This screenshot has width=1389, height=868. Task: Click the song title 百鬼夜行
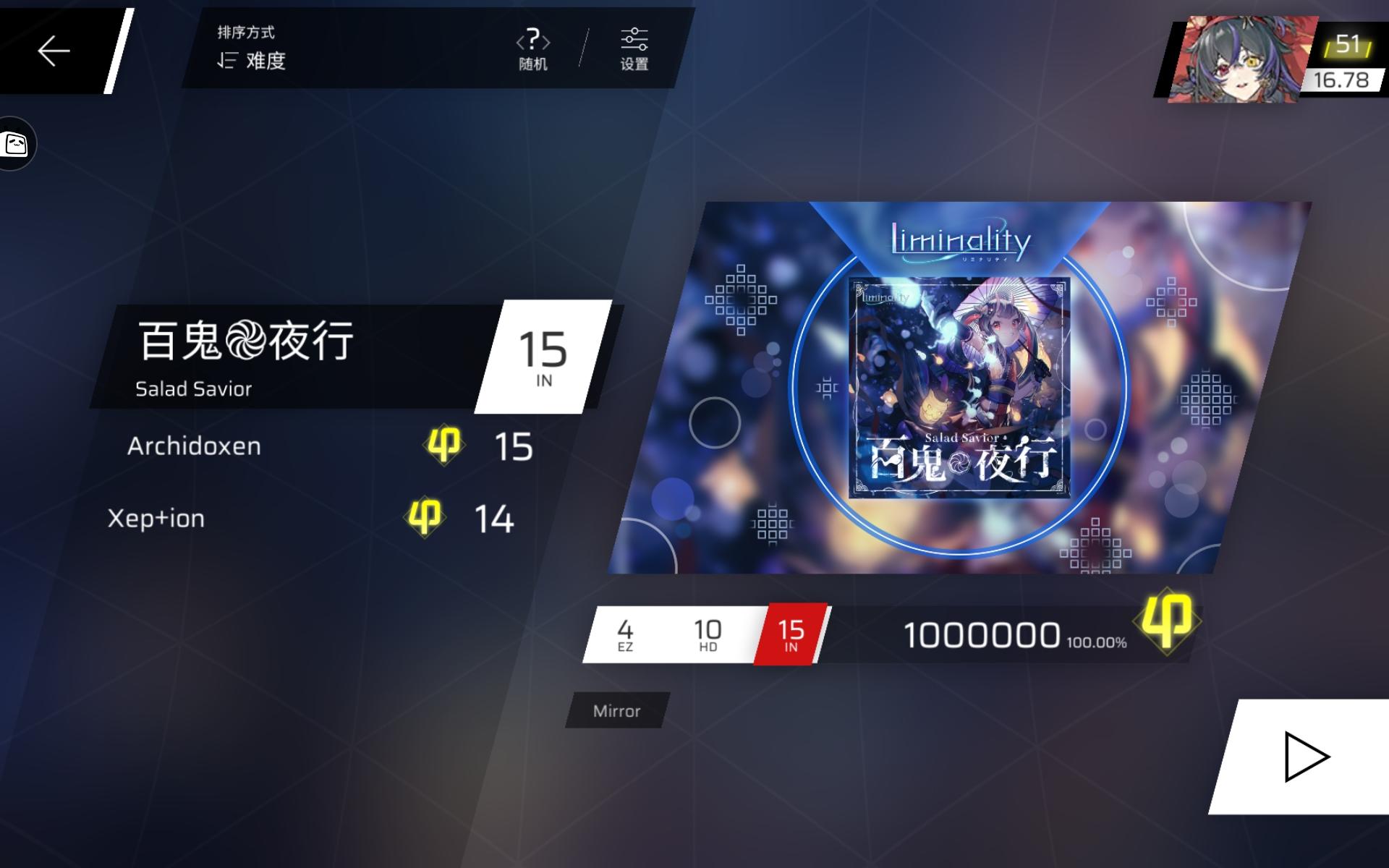(x=246, y=340)
